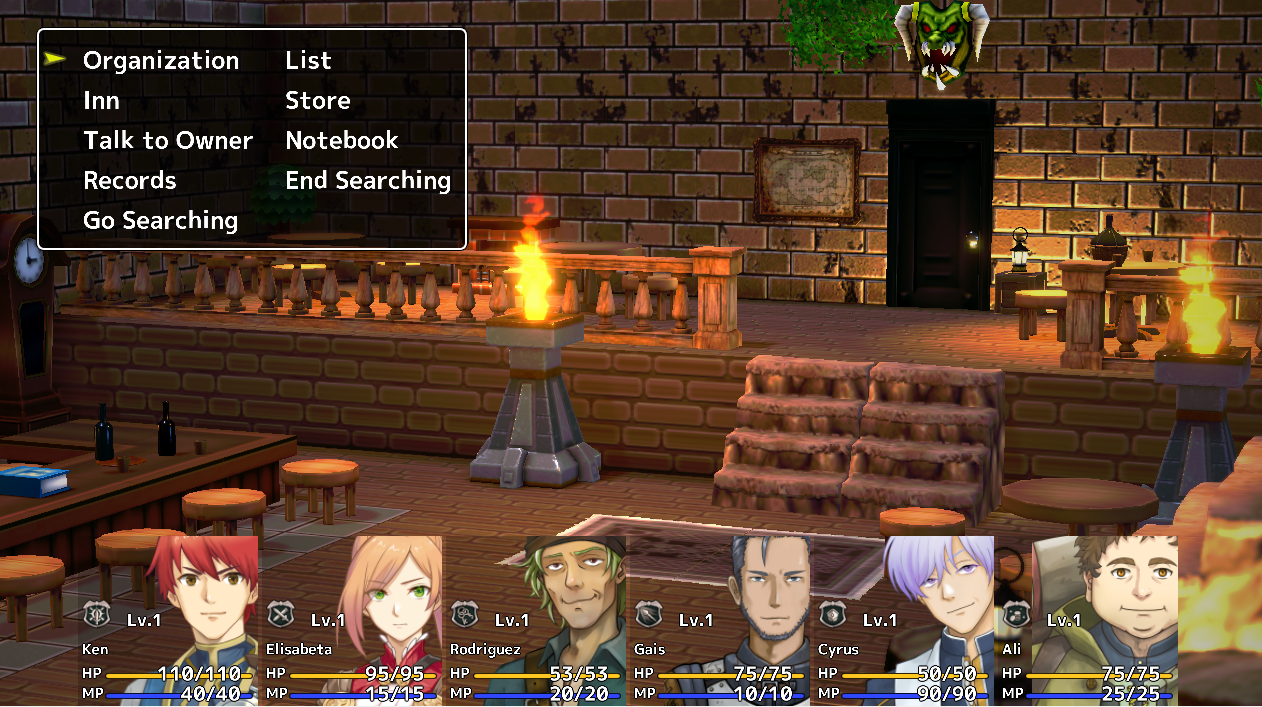
Task: Select Ken's party portrait
Action: (170, 620)
